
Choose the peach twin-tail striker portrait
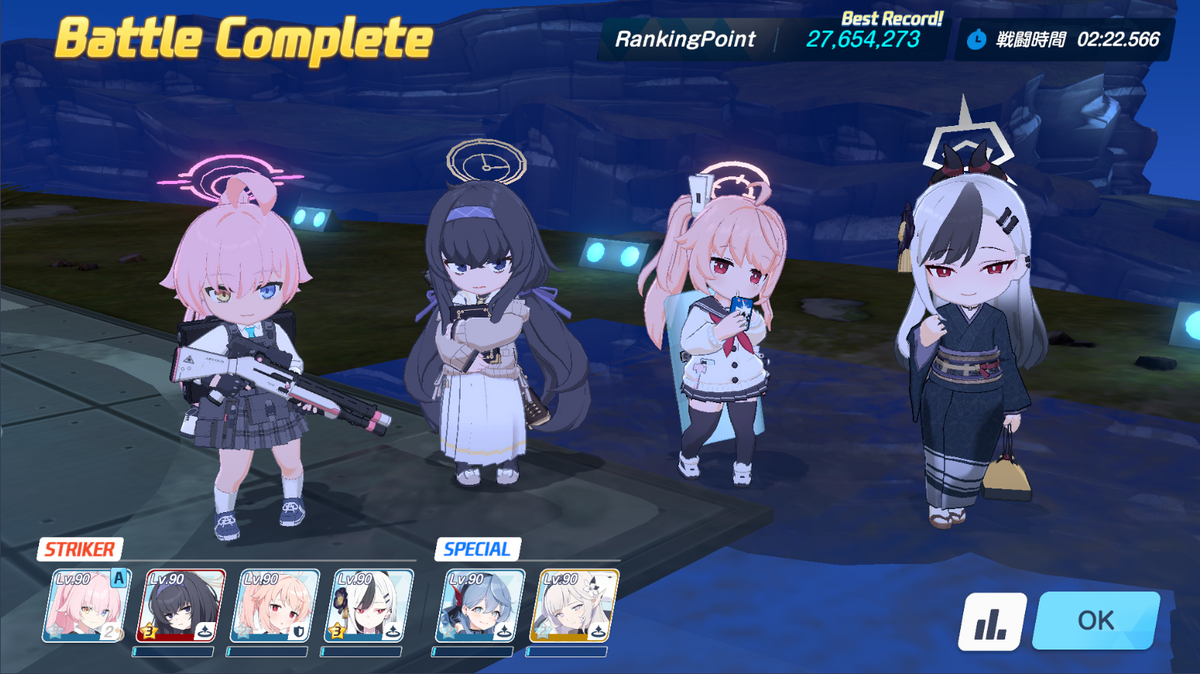[276, 606]
